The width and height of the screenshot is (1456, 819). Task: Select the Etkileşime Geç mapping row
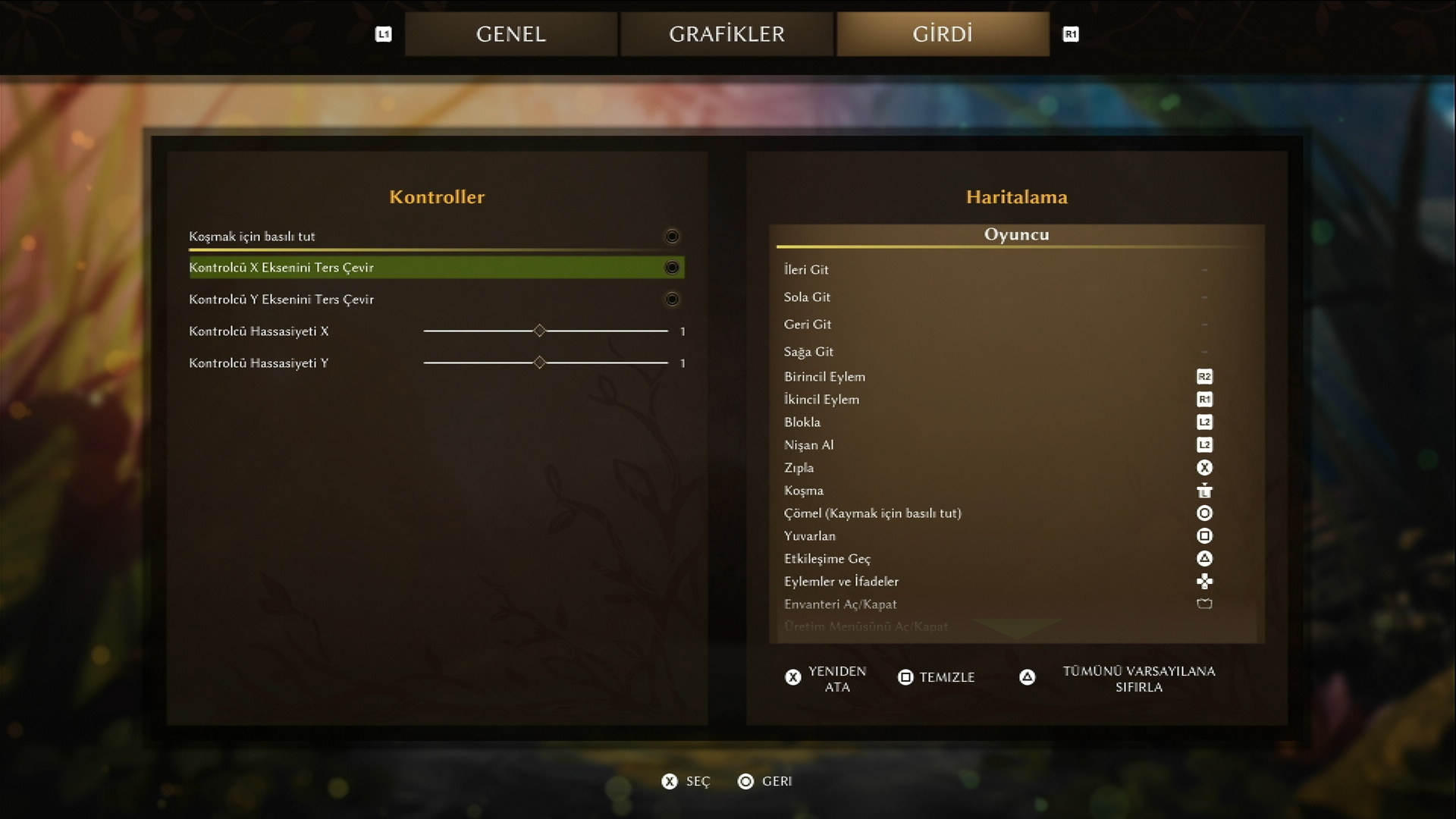(x=1016, y=559)
